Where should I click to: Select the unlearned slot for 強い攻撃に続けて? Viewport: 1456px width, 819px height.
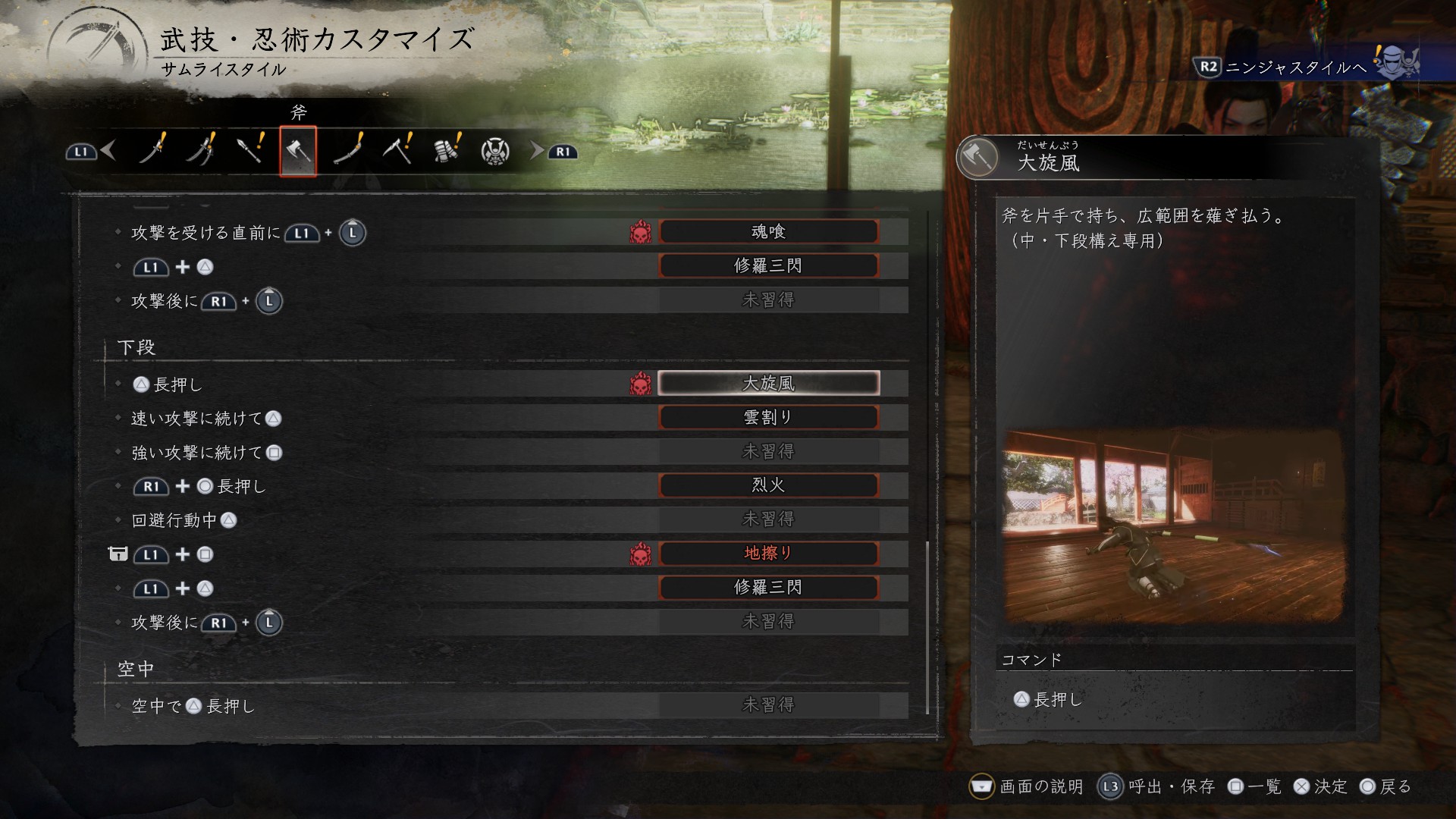(769, 452)
